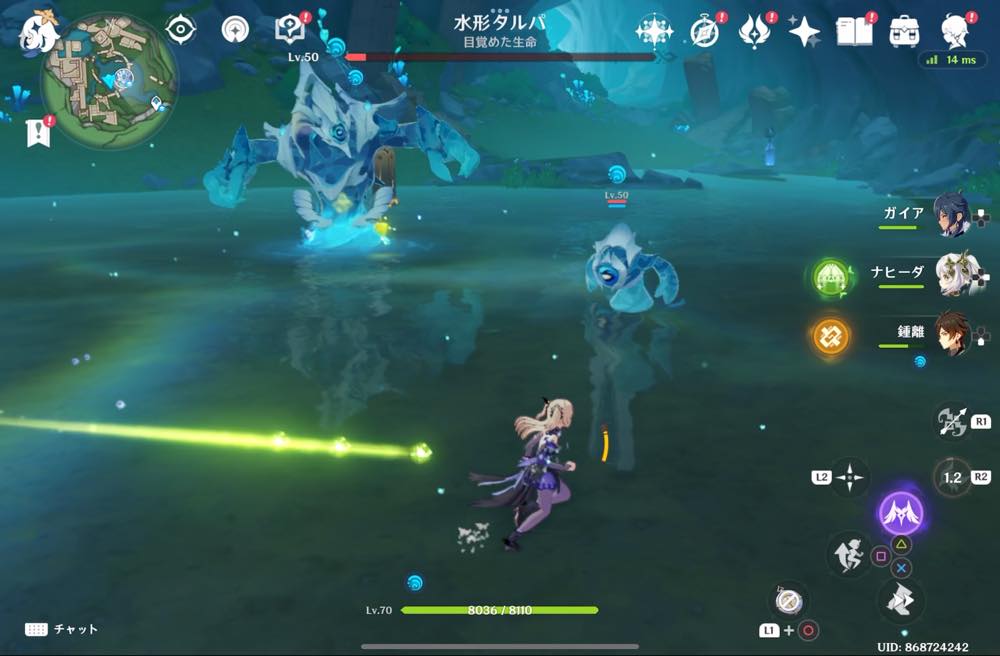This screenshot has height=656, width=1000.
Task: Open the チャット chat box
Action: 62,629
